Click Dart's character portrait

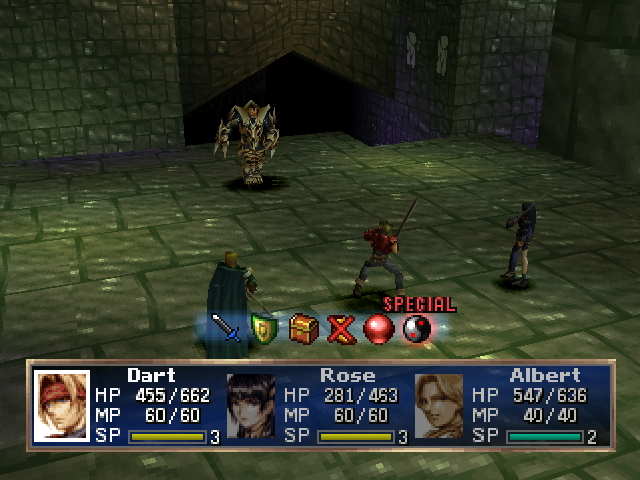62,406
